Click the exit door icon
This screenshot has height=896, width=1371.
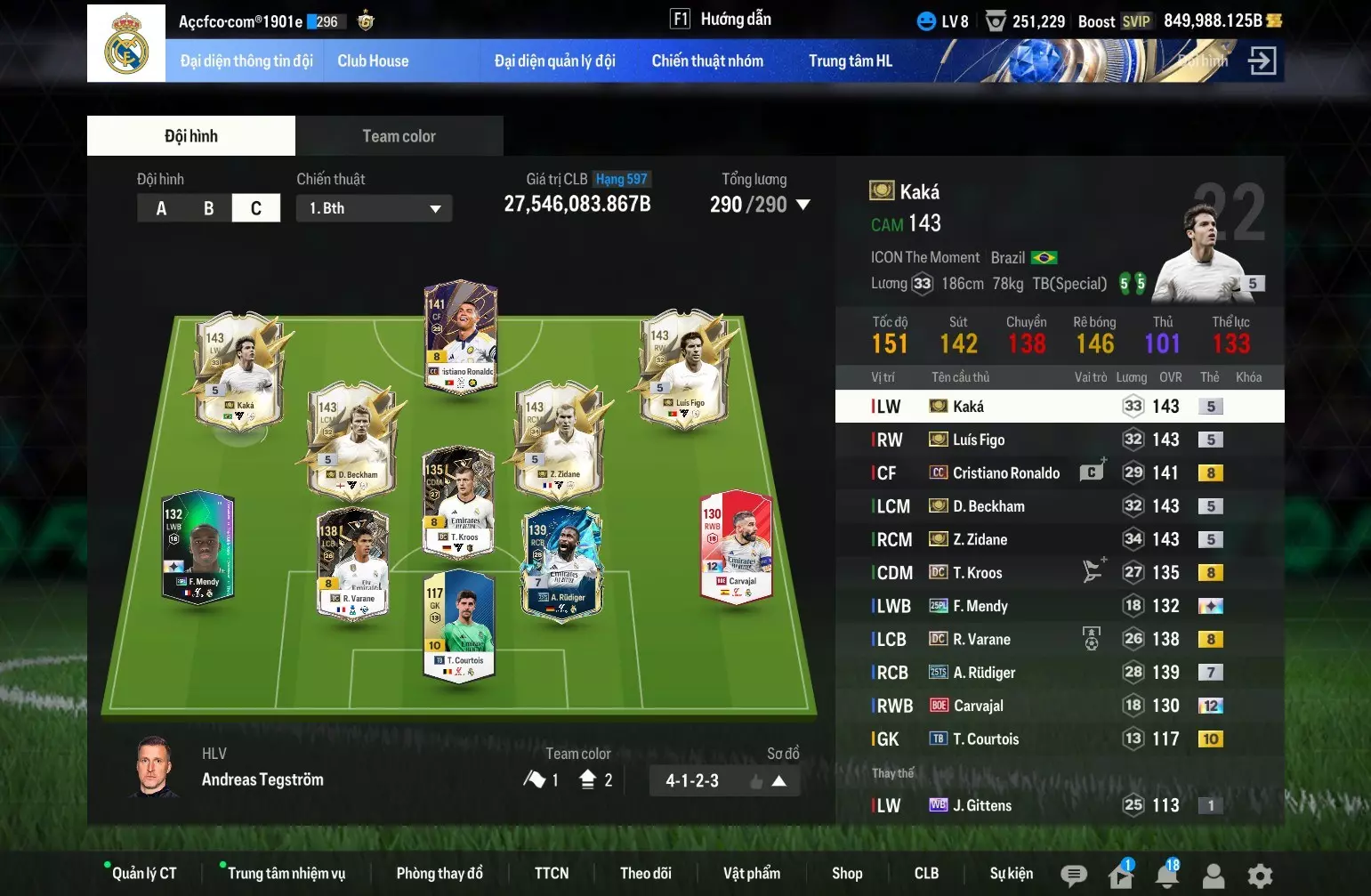(x=1262, y=61)
